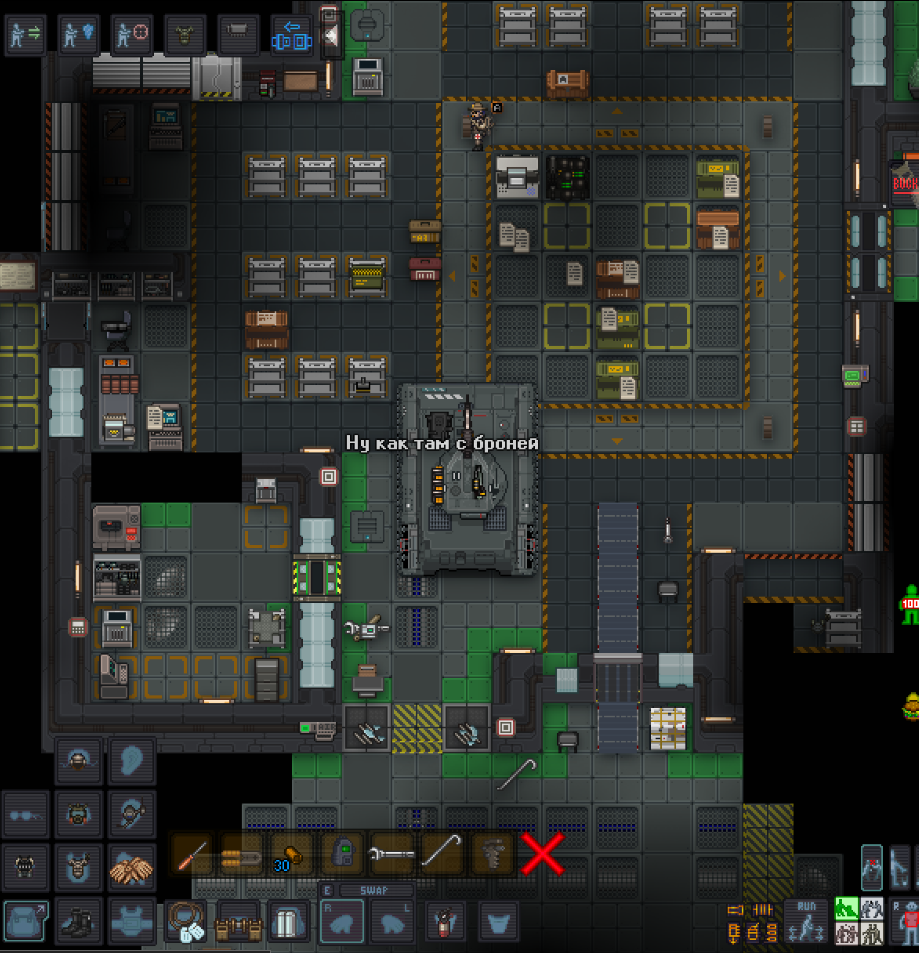Click the dog tags ID slot
The image size is (919, 953).
pyautogui.click(x=186, y=920)
